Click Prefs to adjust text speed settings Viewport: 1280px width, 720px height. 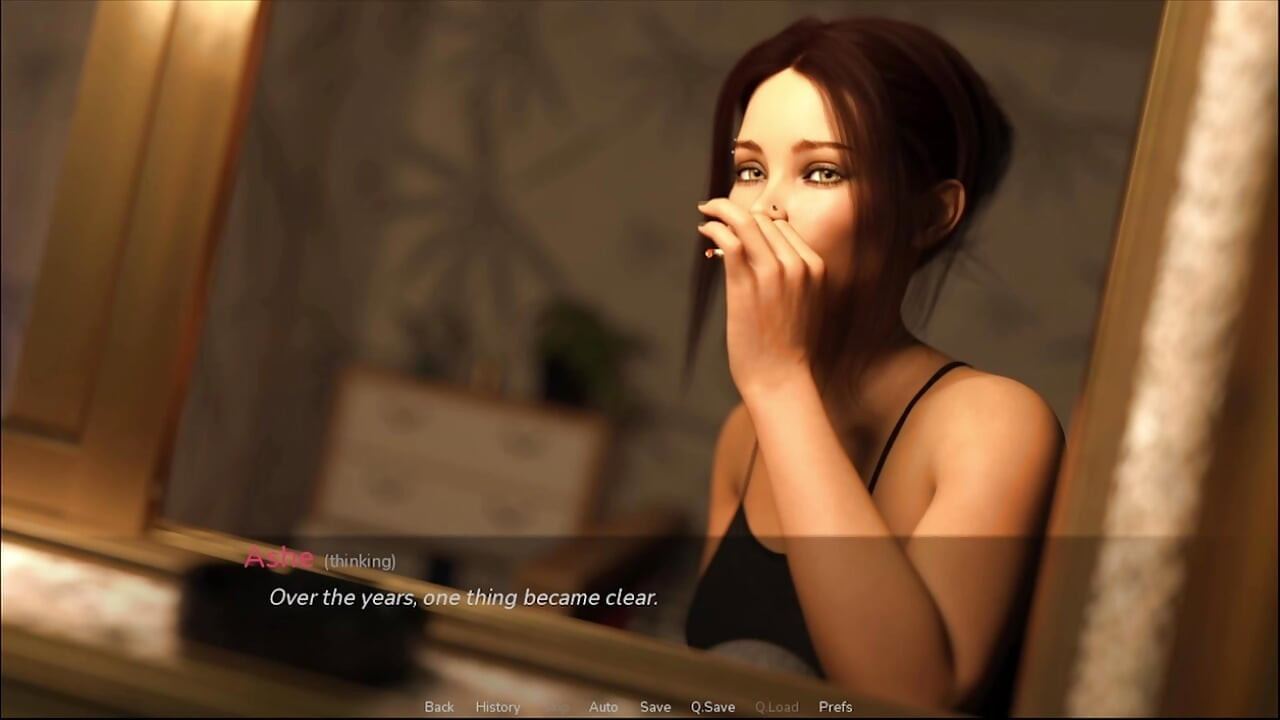[x=836, y=707]
